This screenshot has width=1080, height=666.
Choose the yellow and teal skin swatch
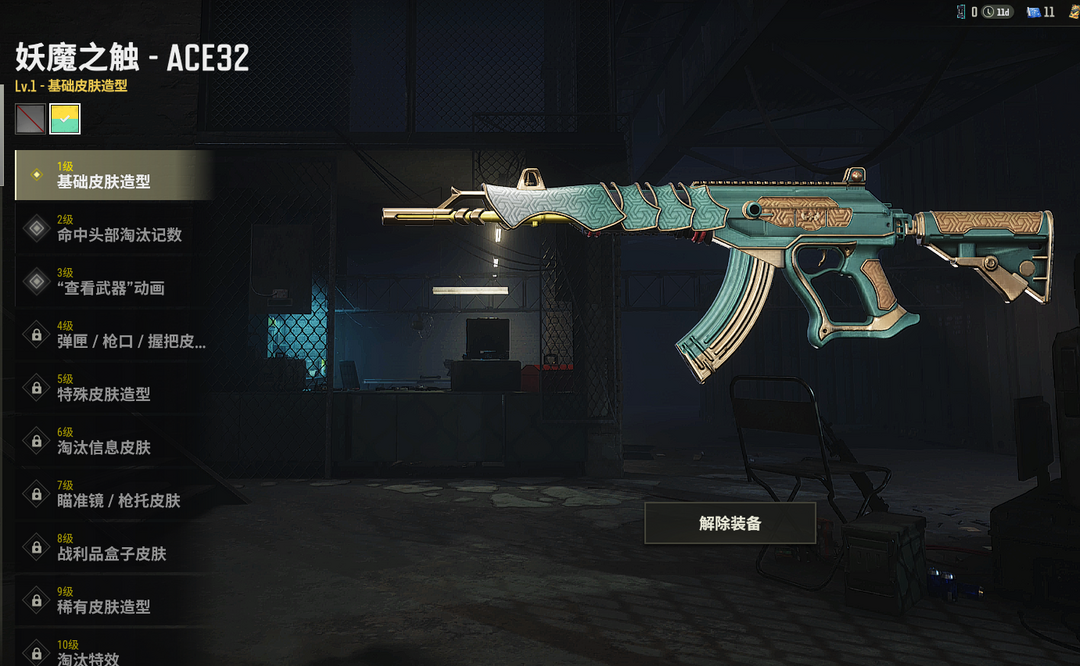pos(65,119)
